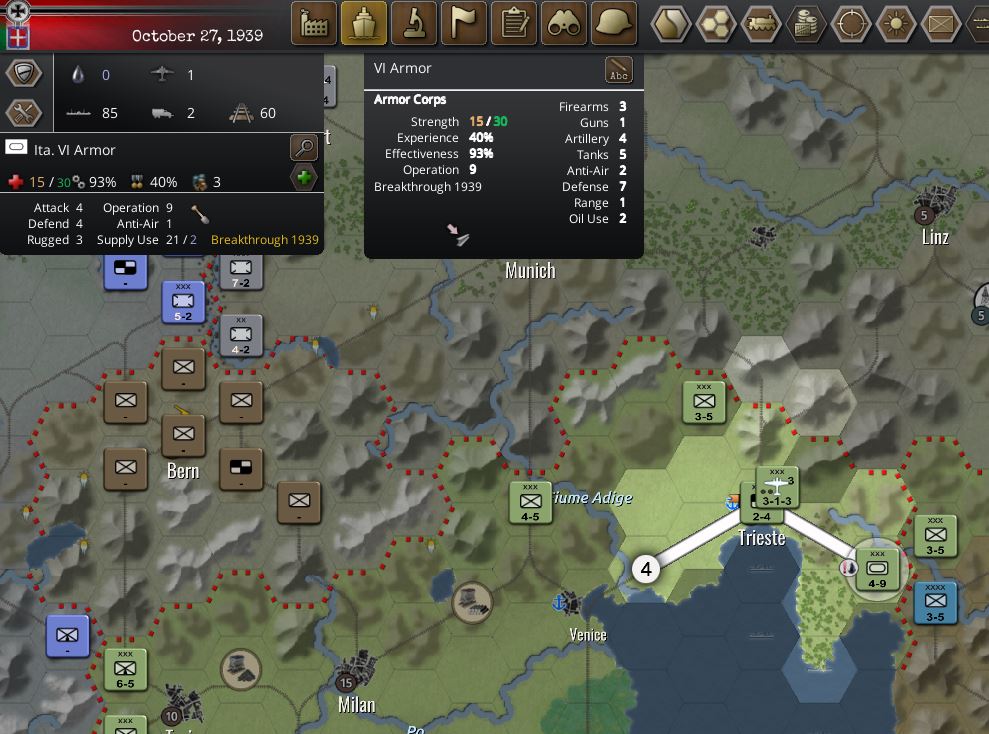Click the Iron Cross emblem at top-left
Viewport: 989px width, 734px height.
pyautogui.click(x=16, y=12)
